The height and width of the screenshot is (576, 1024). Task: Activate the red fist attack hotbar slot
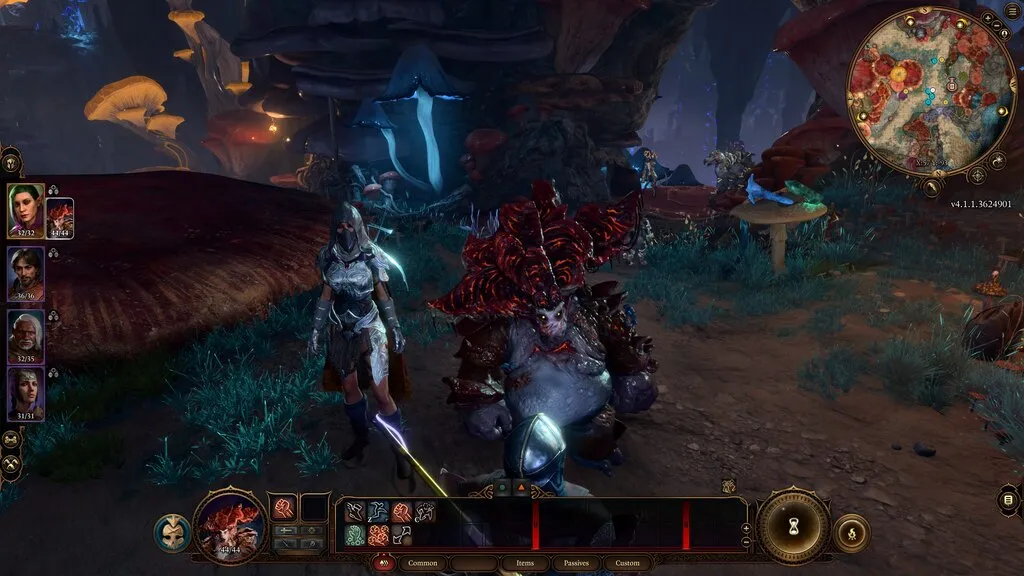click(x=283, y=509)
